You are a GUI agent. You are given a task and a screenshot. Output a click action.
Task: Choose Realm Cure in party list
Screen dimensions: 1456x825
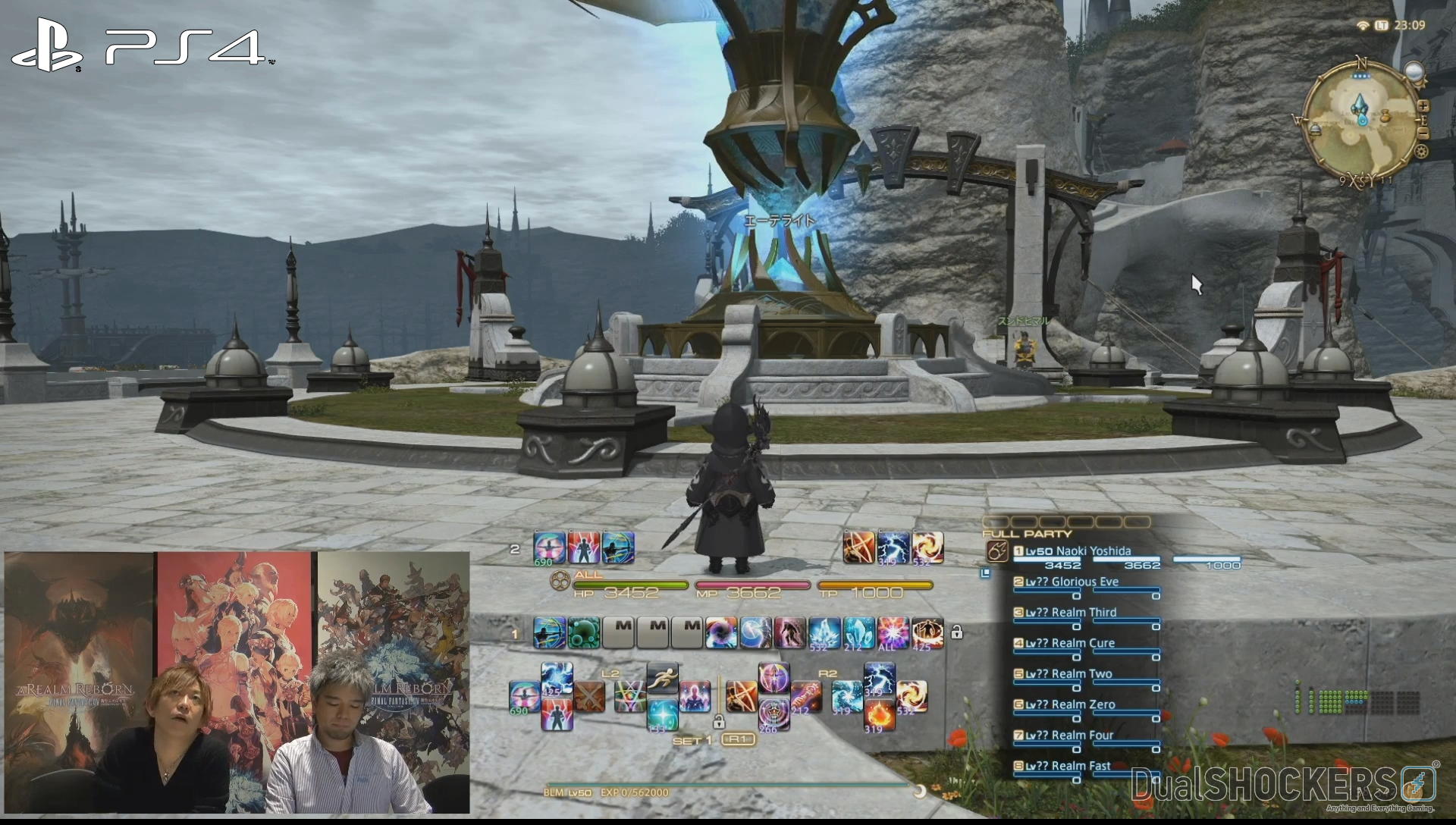point(1070,643)
